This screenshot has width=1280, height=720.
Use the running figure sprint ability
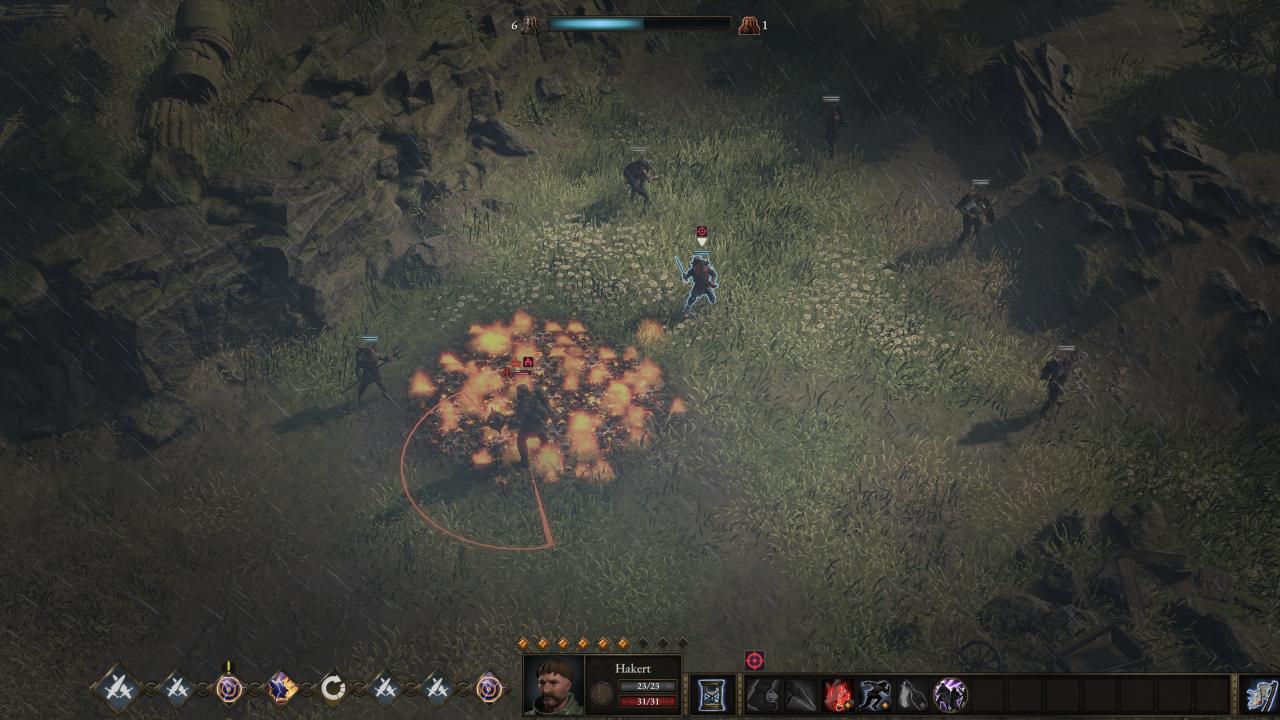875,694
